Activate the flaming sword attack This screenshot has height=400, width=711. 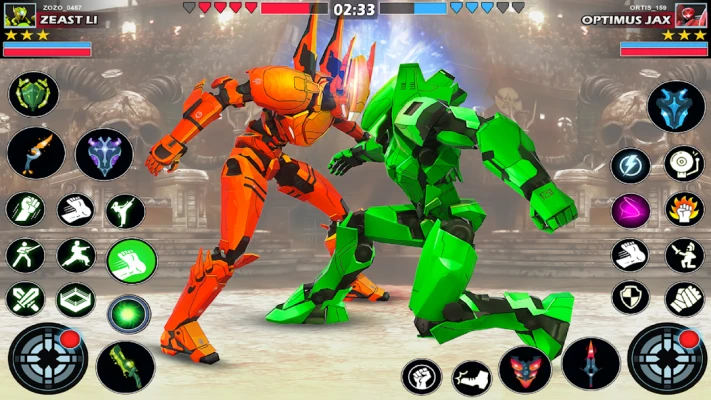coord(36,152)
